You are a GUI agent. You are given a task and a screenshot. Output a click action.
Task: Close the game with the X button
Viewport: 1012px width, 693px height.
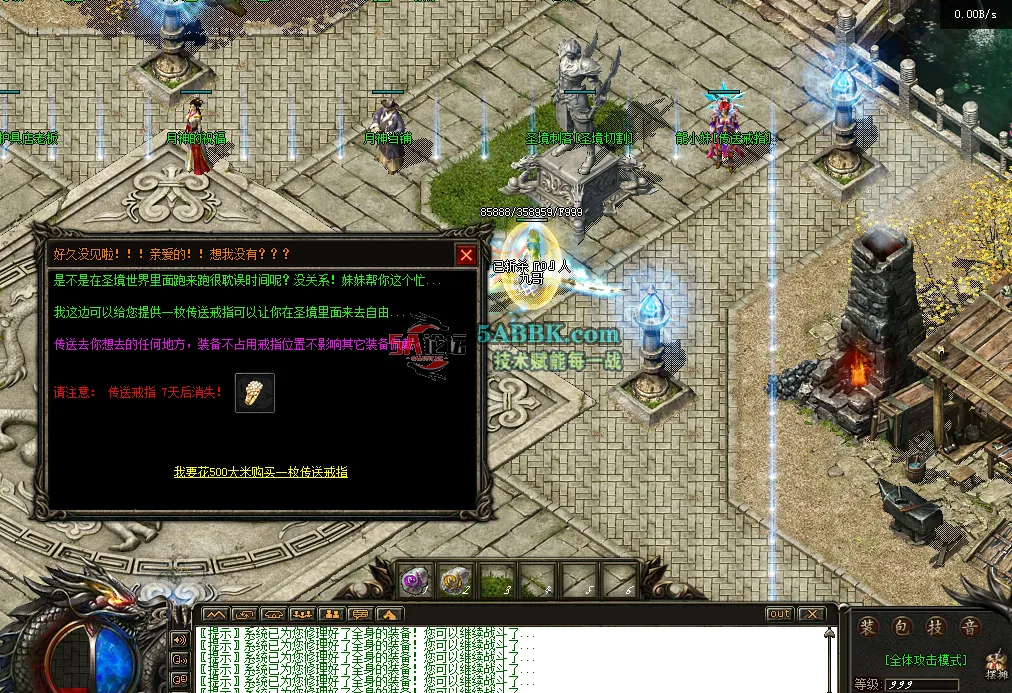pyautogui.click(x=811, y=613)
